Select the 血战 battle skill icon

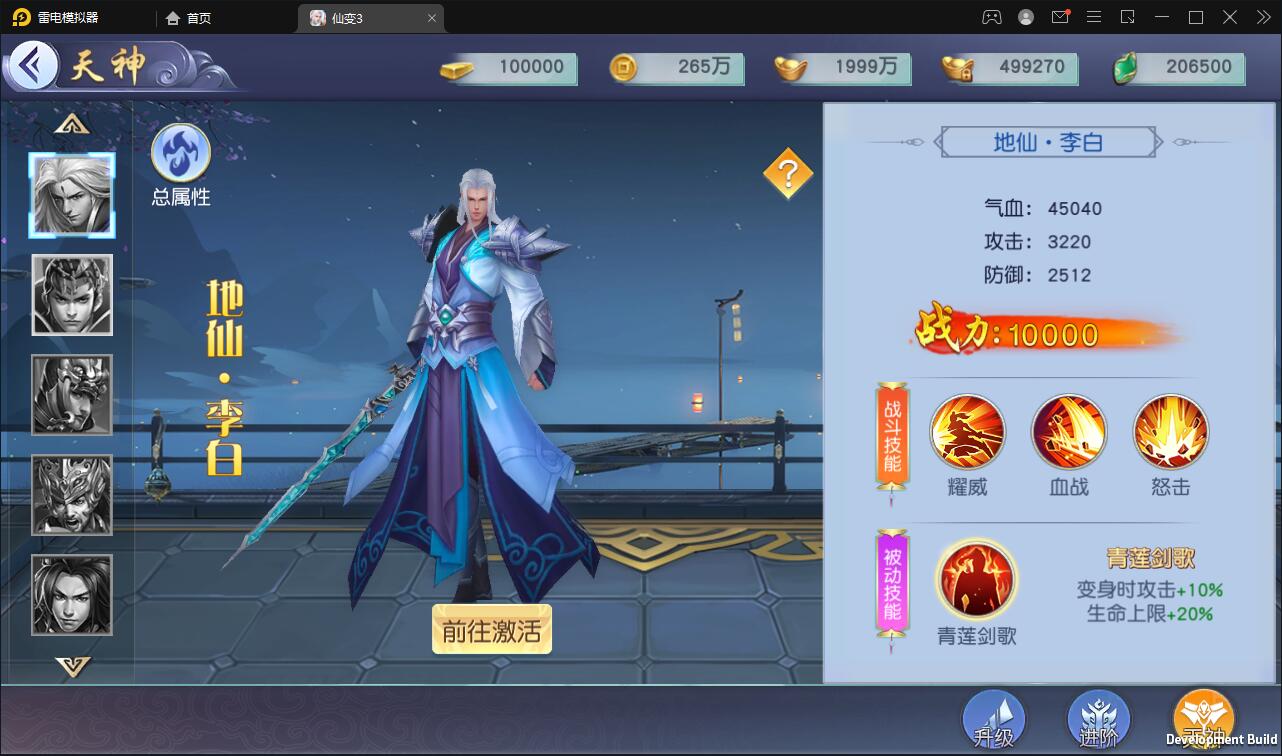(x=1068, y=431)
